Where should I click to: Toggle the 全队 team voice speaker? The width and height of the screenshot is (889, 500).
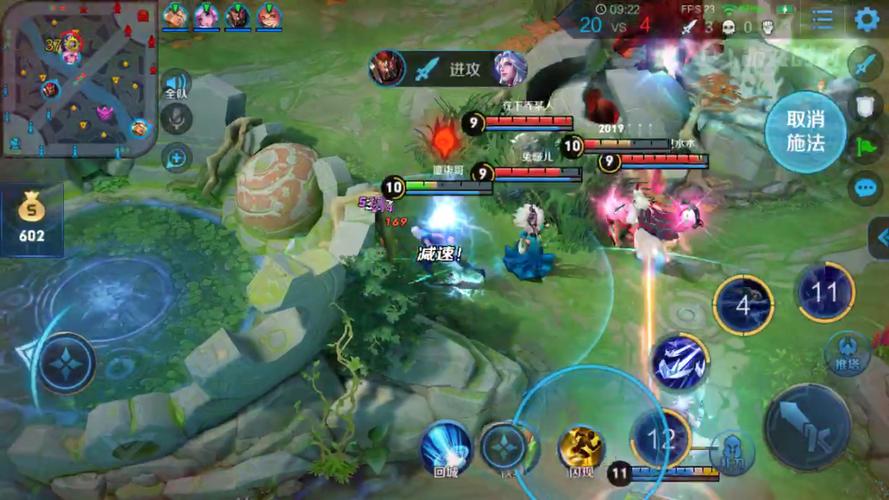[176, 85]
